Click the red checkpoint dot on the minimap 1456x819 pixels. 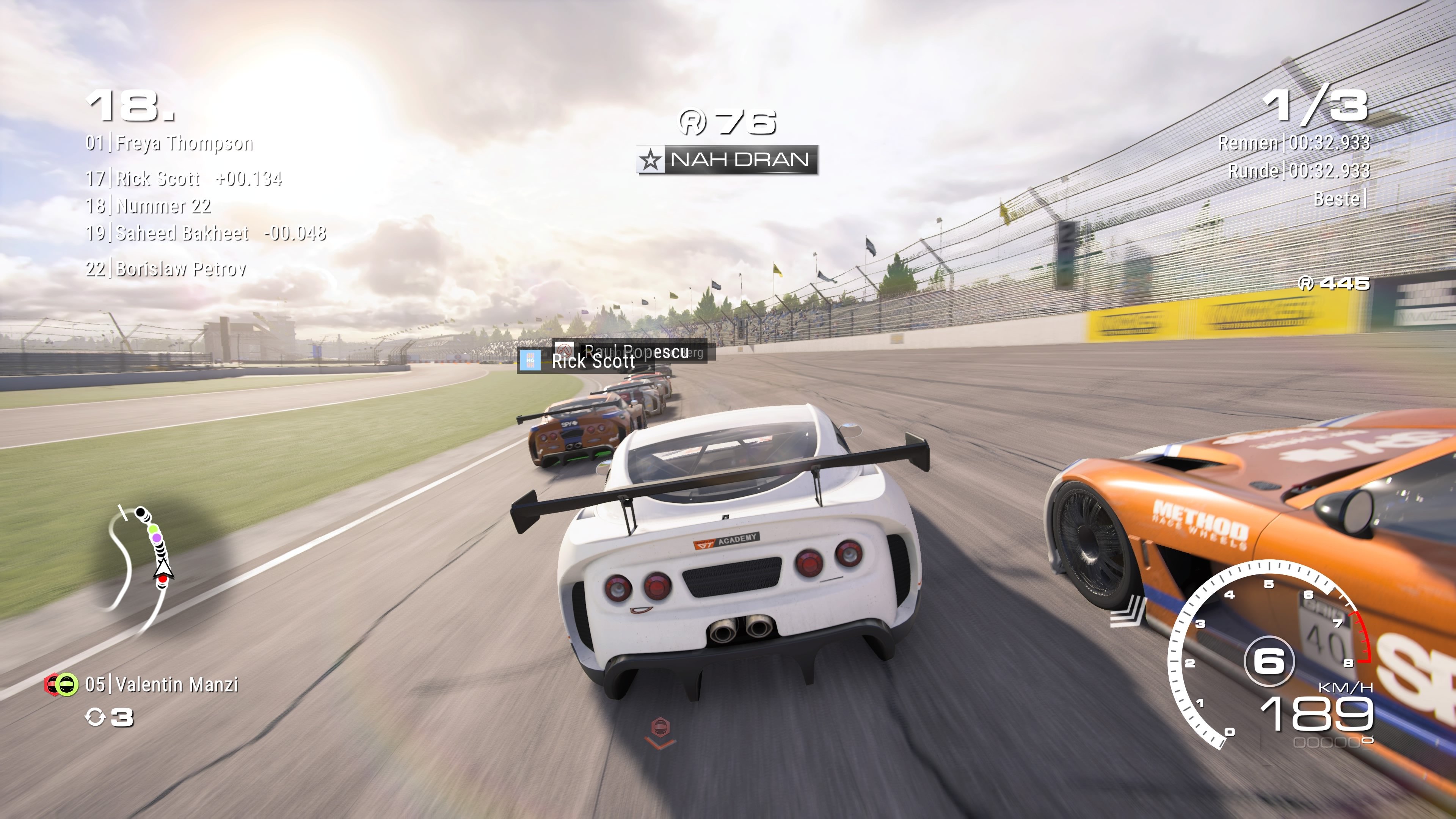click(163, 580)
